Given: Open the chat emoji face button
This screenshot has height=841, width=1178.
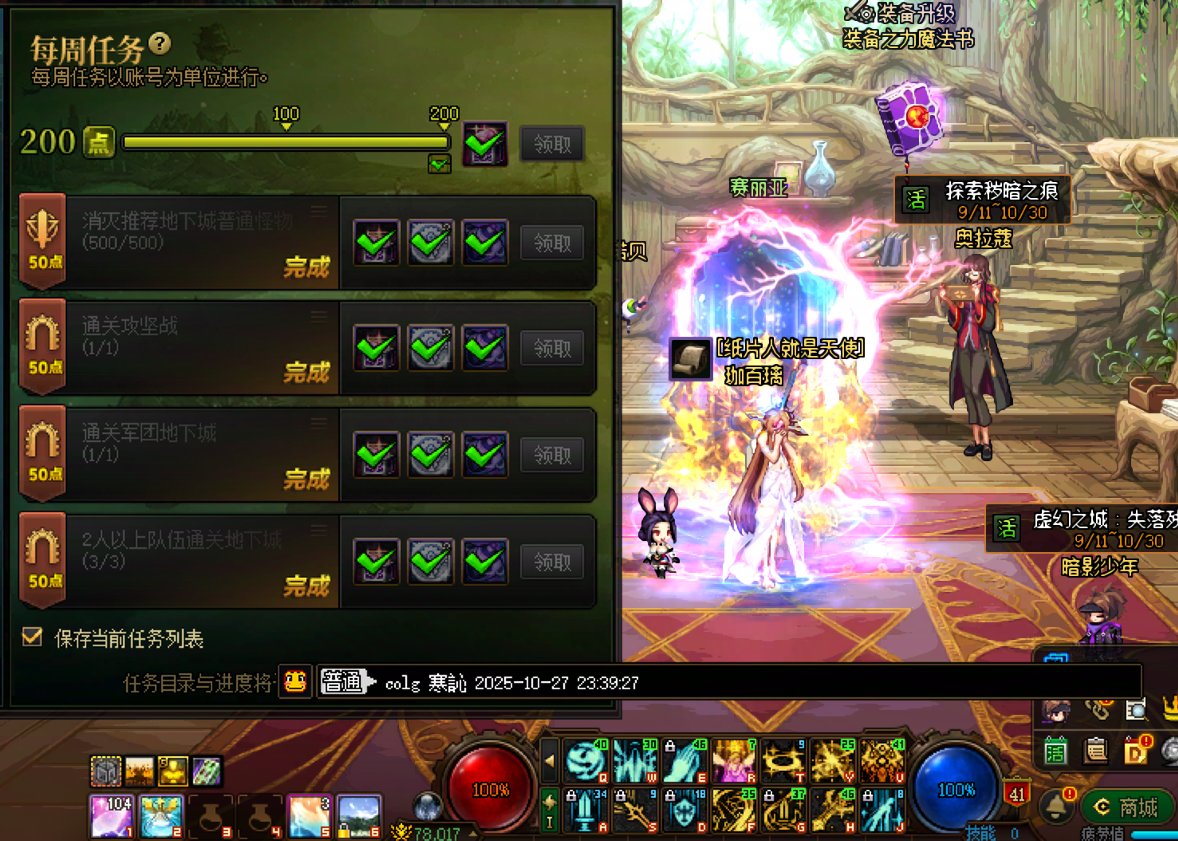Looking at the screenshot, I should (294, 682).
